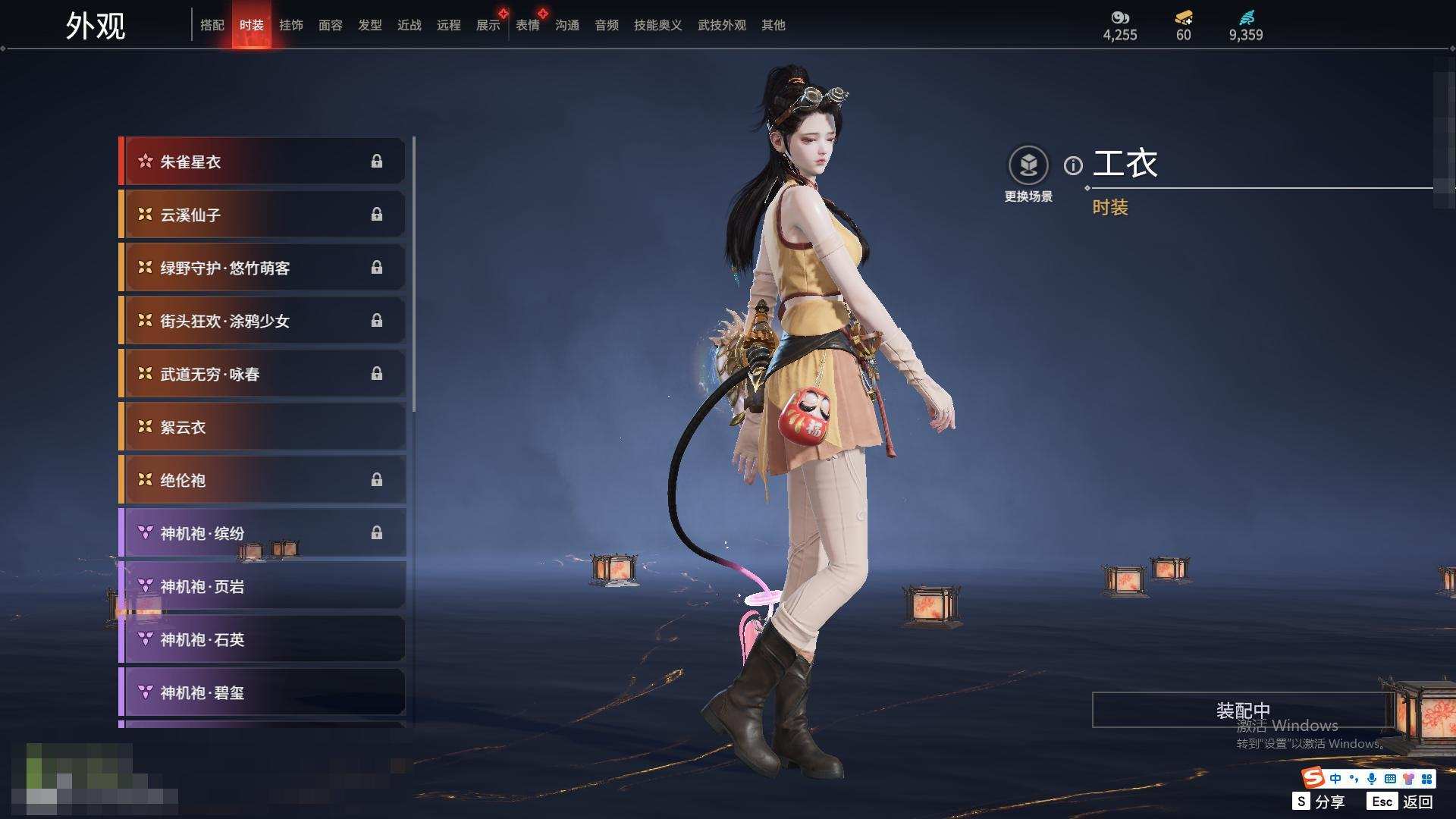This screenshot has width=1456, height=819.
Task: Open the 技能奥义 tab
Action: [657, 25]
